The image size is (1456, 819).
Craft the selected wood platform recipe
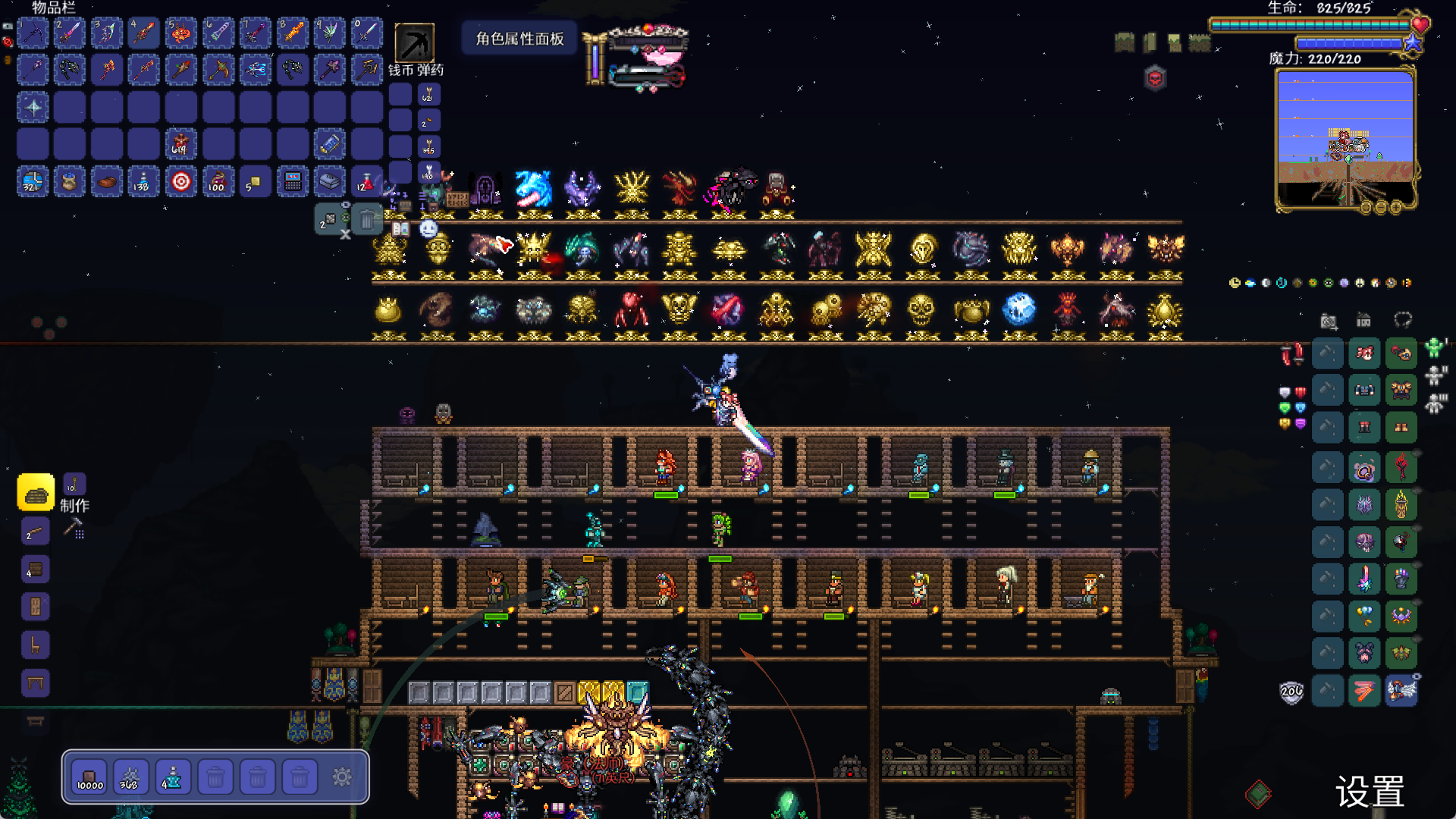point(36,494)
